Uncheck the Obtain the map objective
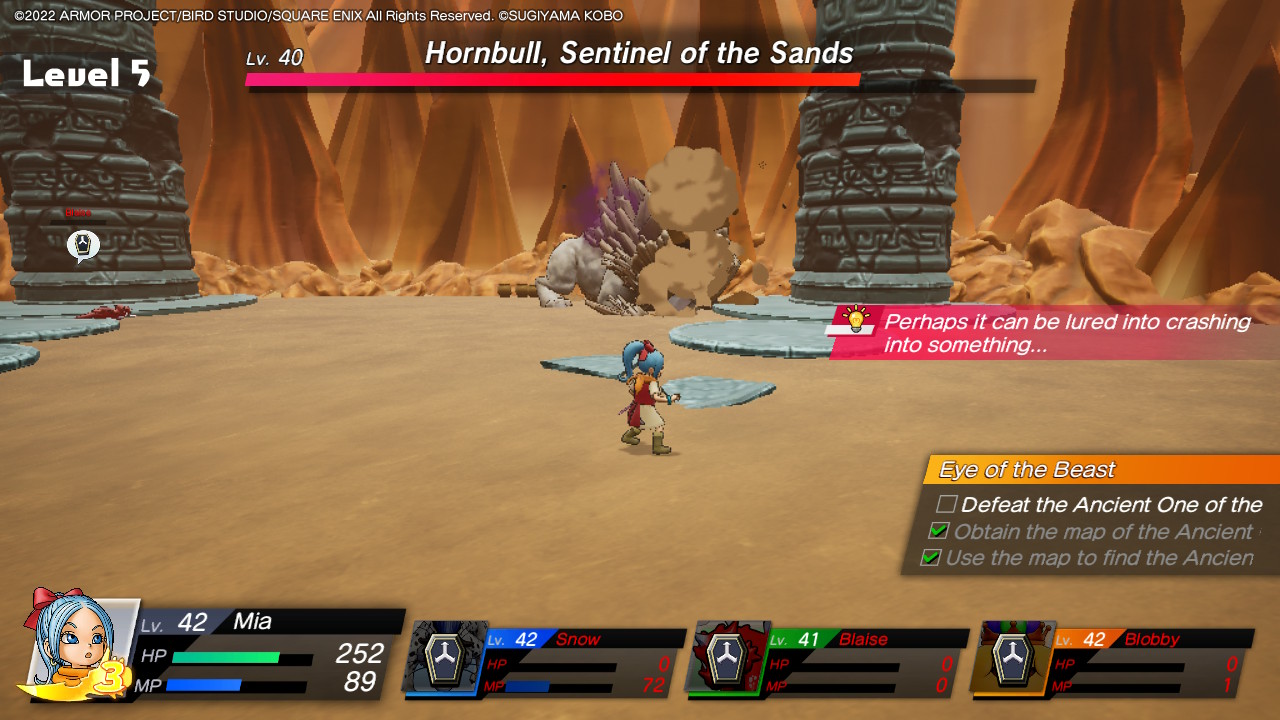The width and height of the screenshot is (1280, 720). [x=938, y=532]
